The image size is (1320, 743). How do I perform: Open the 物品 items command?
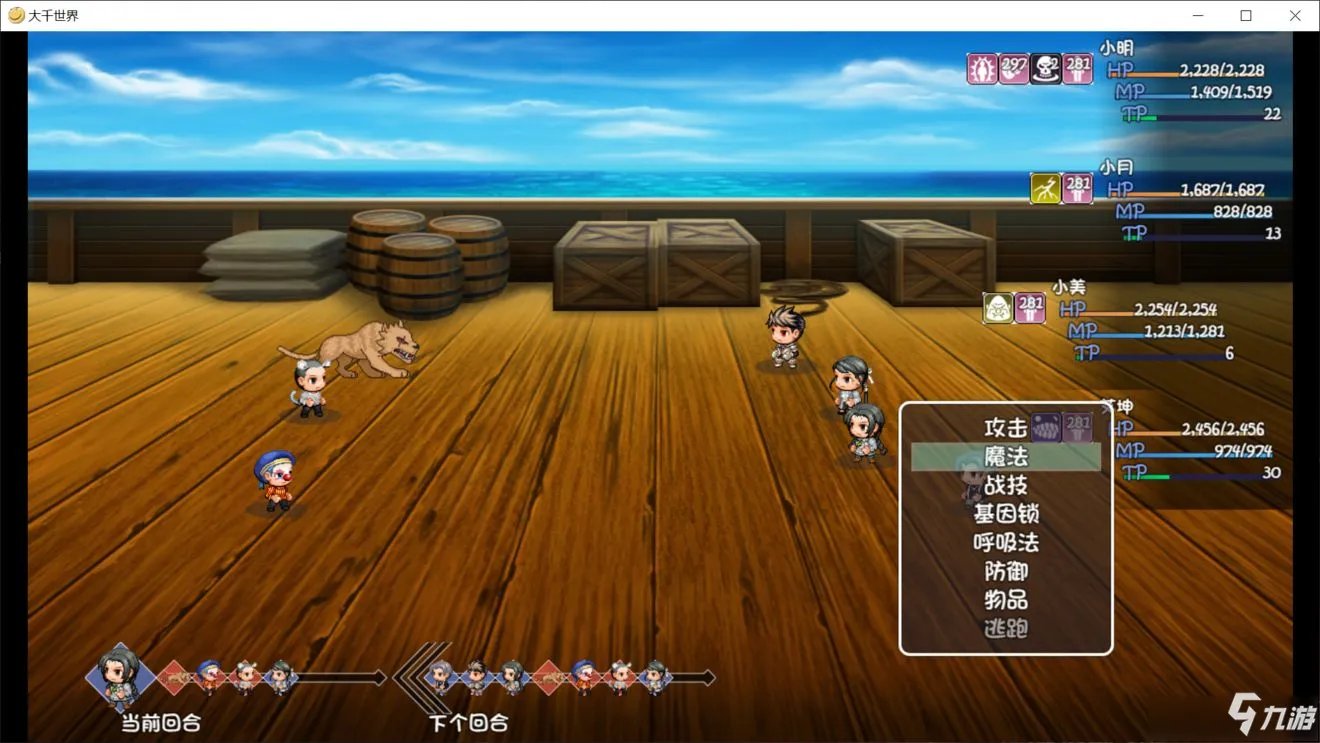coord(1005,600)
